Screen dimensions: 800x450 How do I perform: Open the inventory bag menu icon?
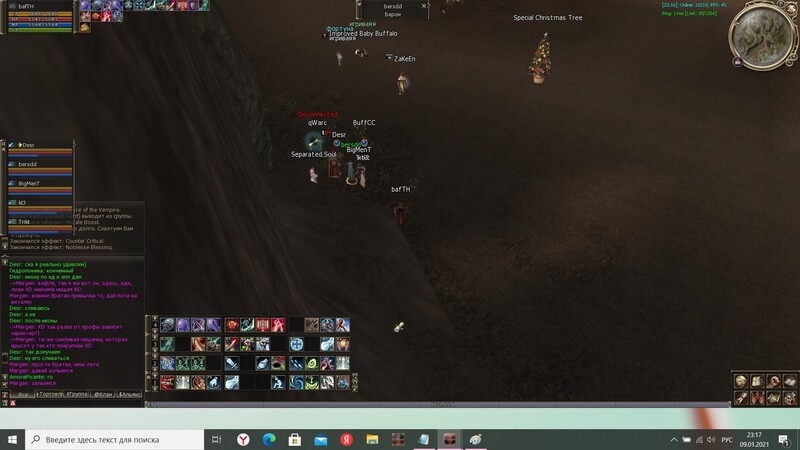point(757,380)
